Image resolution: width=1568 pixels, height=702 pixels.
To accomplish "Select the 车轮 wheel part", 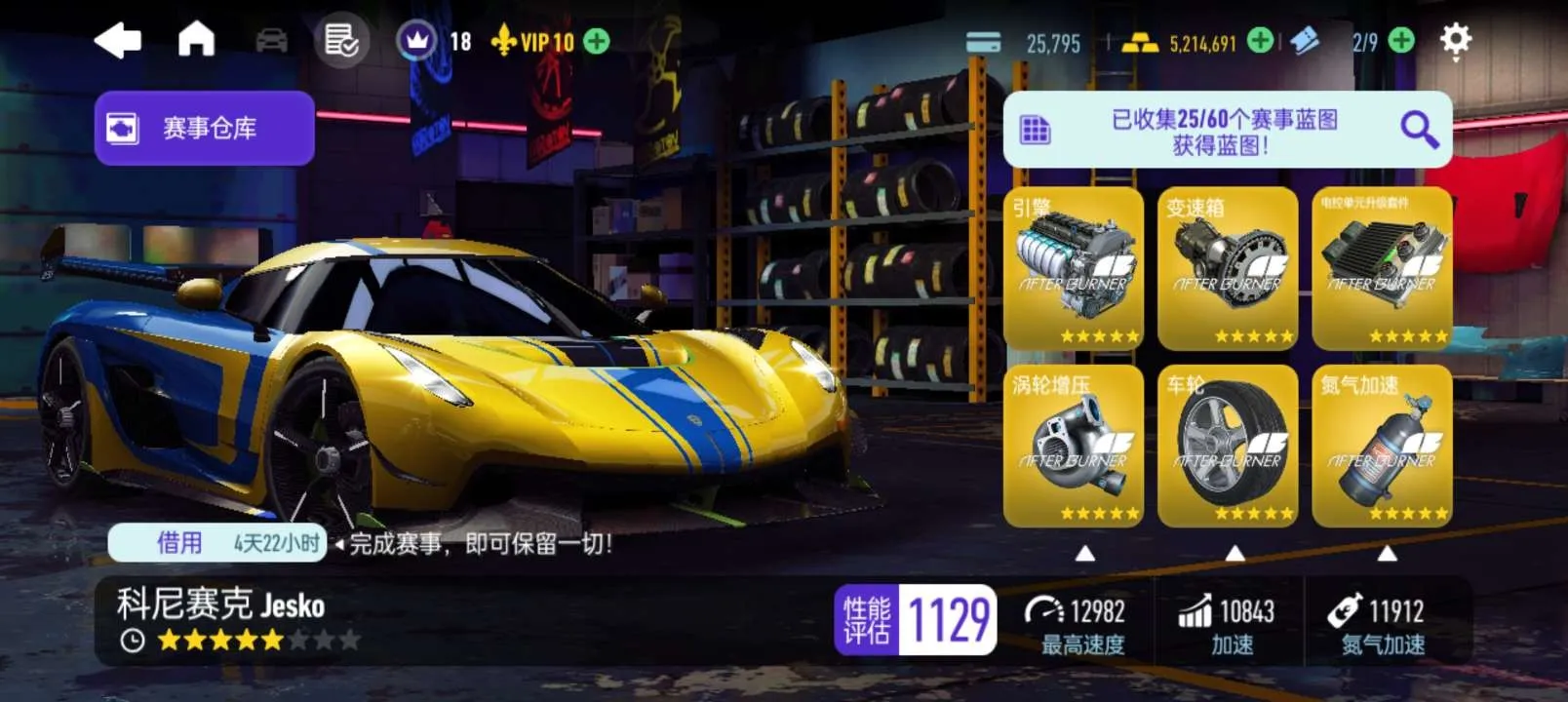I will pos(1228,447).
